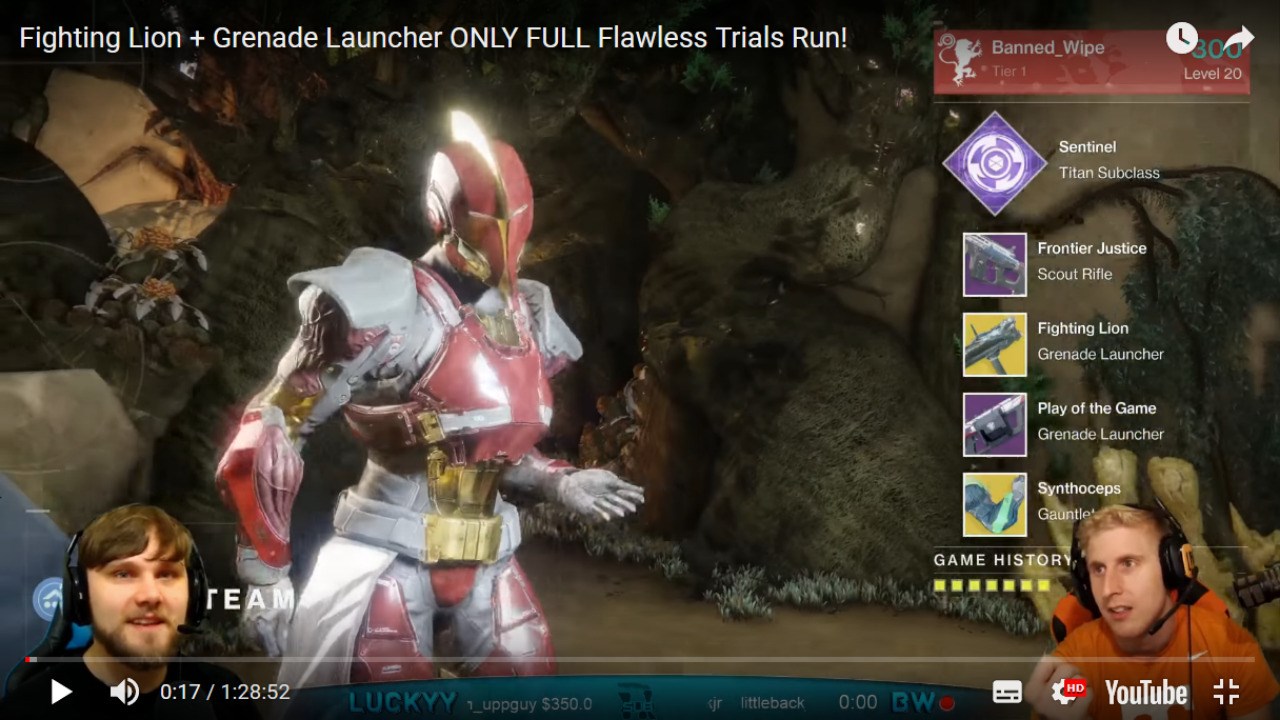Mute the video volume
The image size is (1280, 720).
pos(122,691)
